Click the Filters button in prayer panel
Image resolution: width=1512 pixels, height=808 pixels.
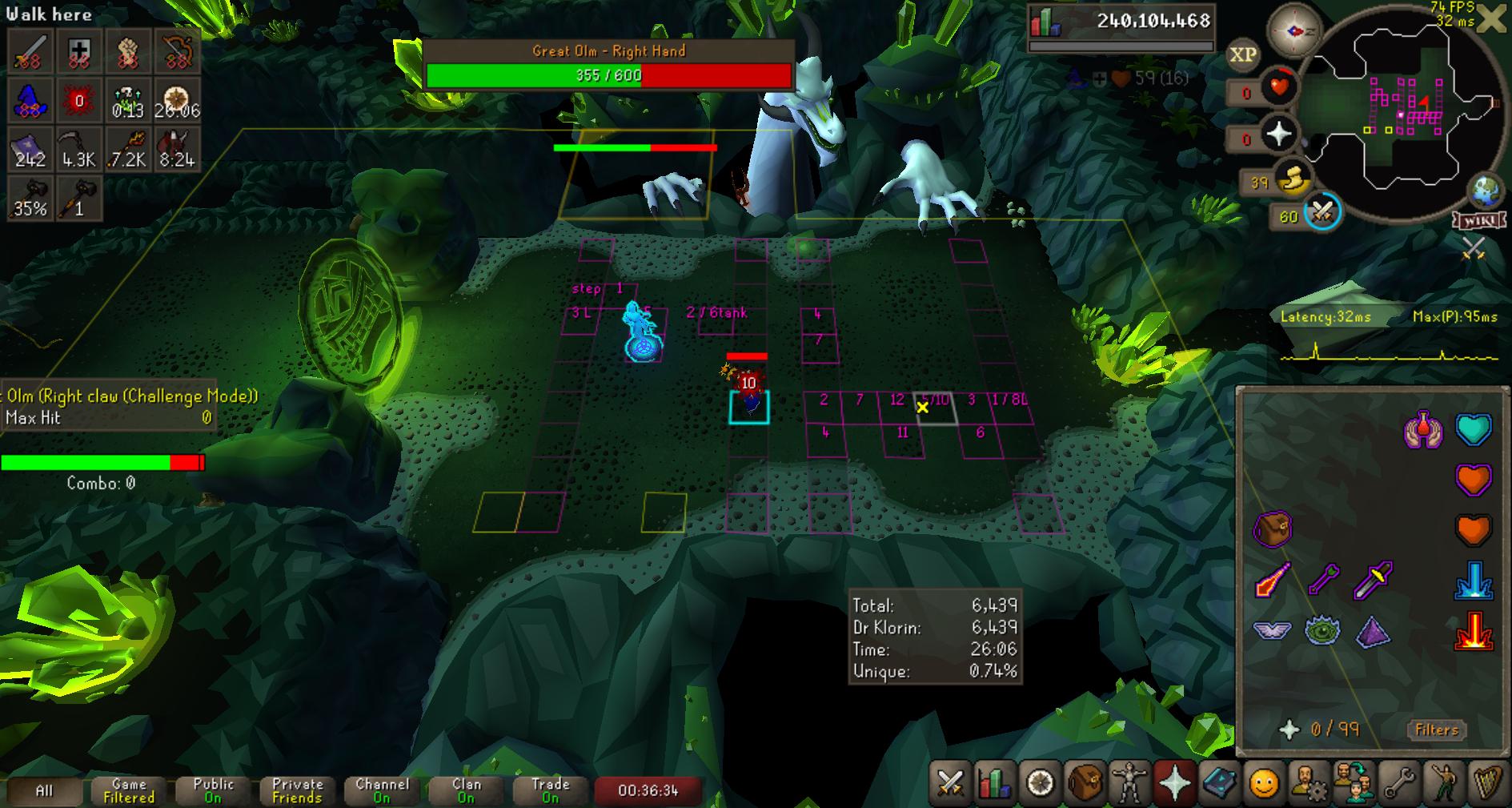point(1436,730)
